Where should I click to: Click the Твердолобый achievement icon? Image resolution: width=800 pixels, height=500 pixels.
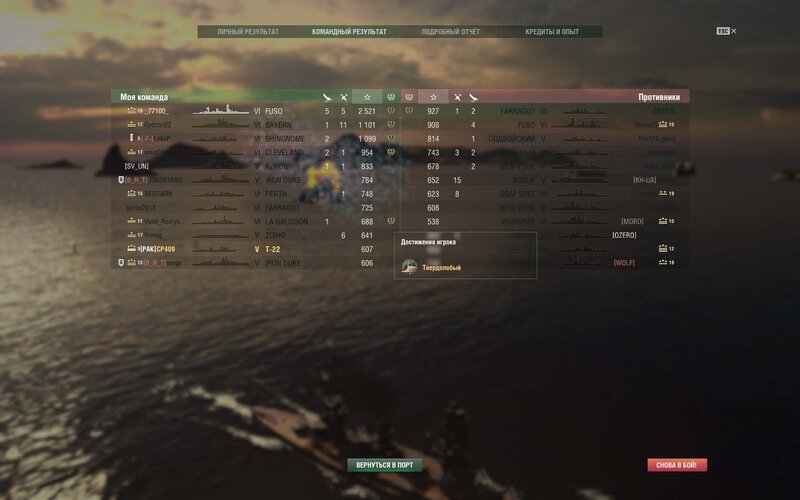[409, 267]
